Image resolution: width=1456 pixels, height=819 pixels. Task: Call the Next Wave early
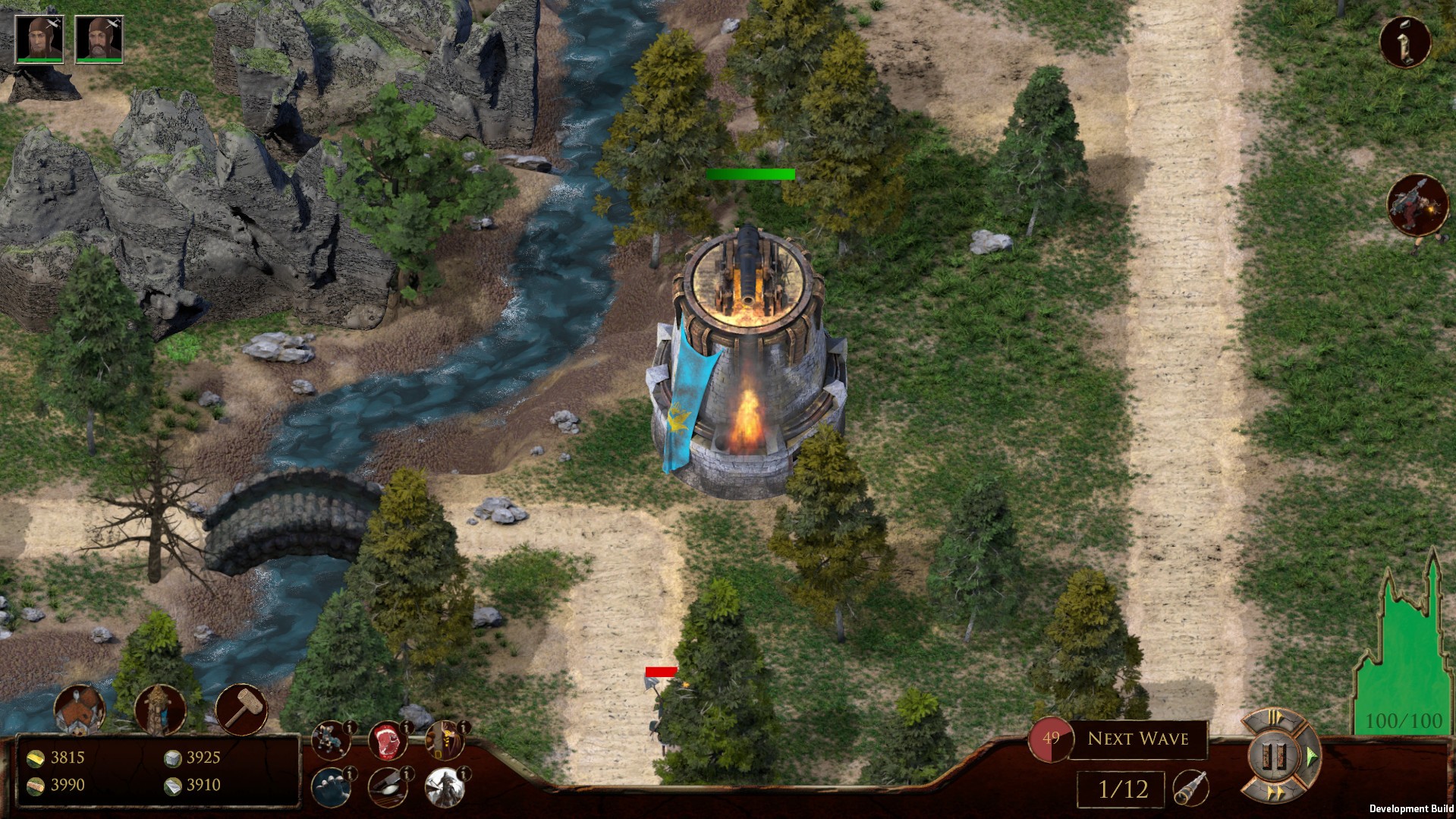click(x=1137, y=739)
